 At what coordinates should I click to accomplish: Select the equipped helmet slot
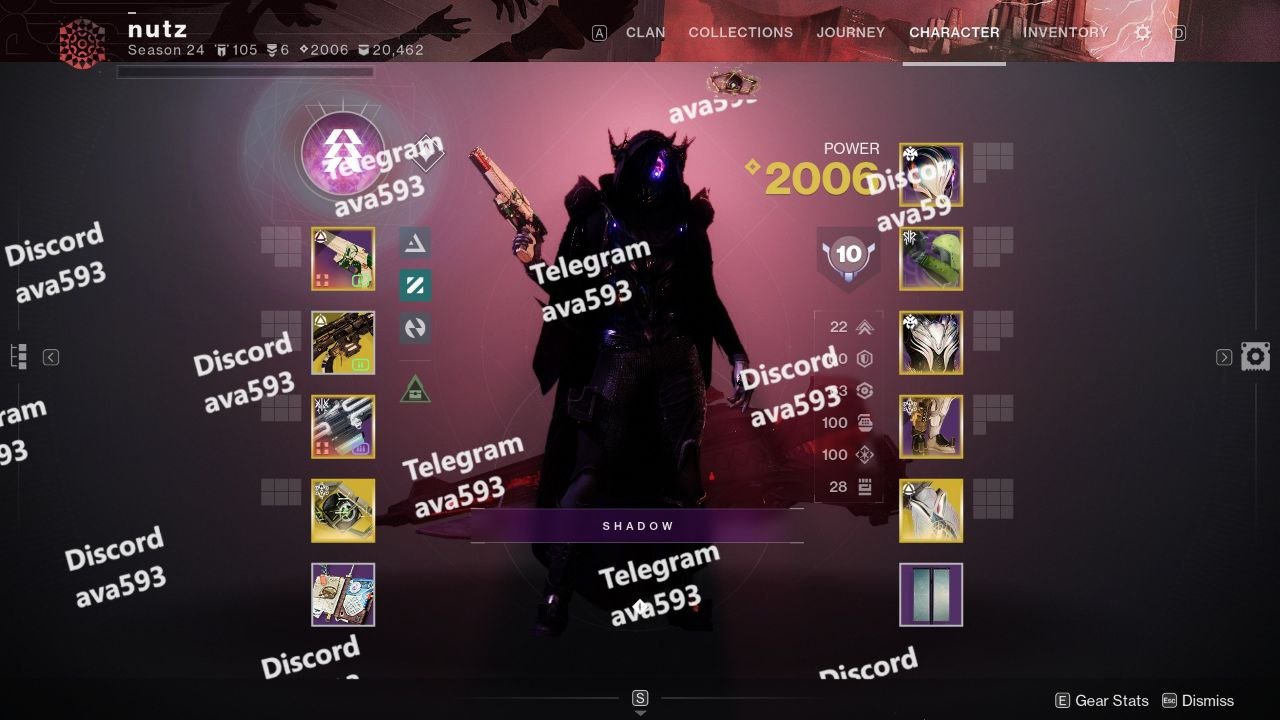tap(931, 175)
